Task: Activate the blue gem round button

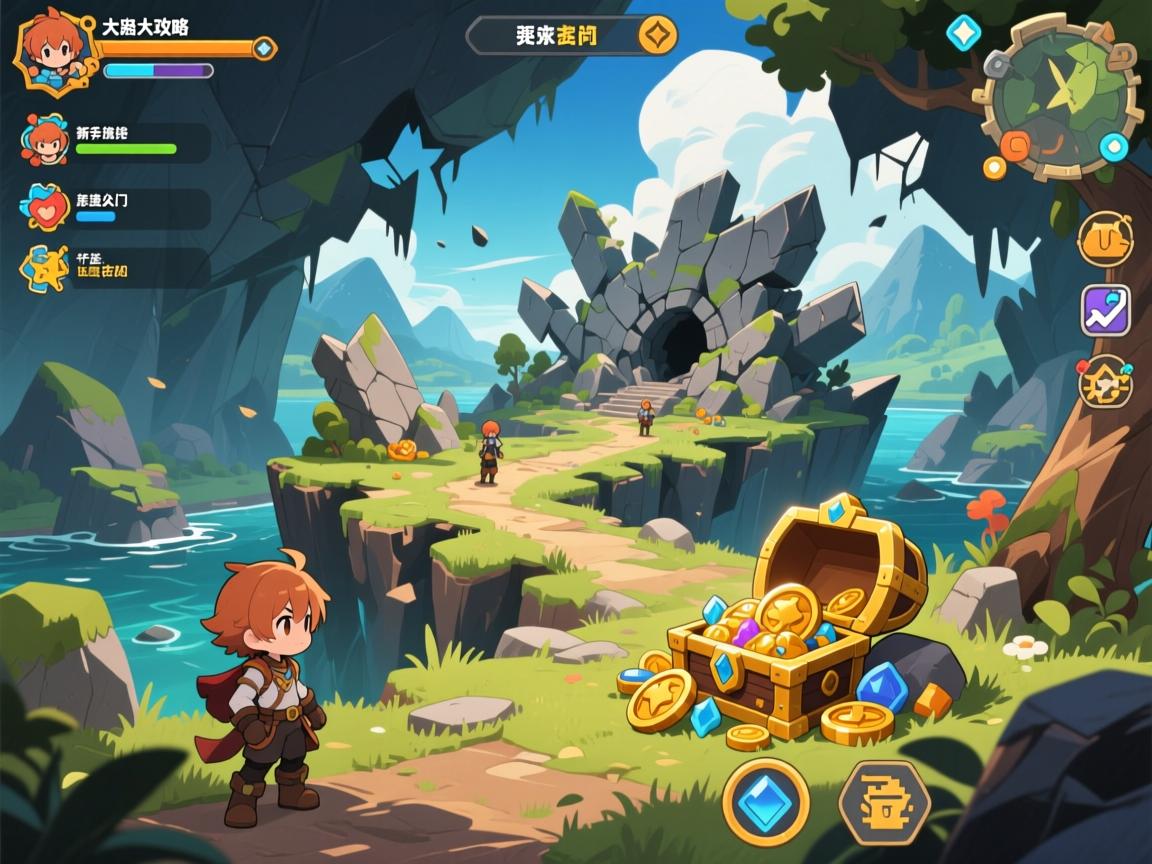Action: point(766,802)
